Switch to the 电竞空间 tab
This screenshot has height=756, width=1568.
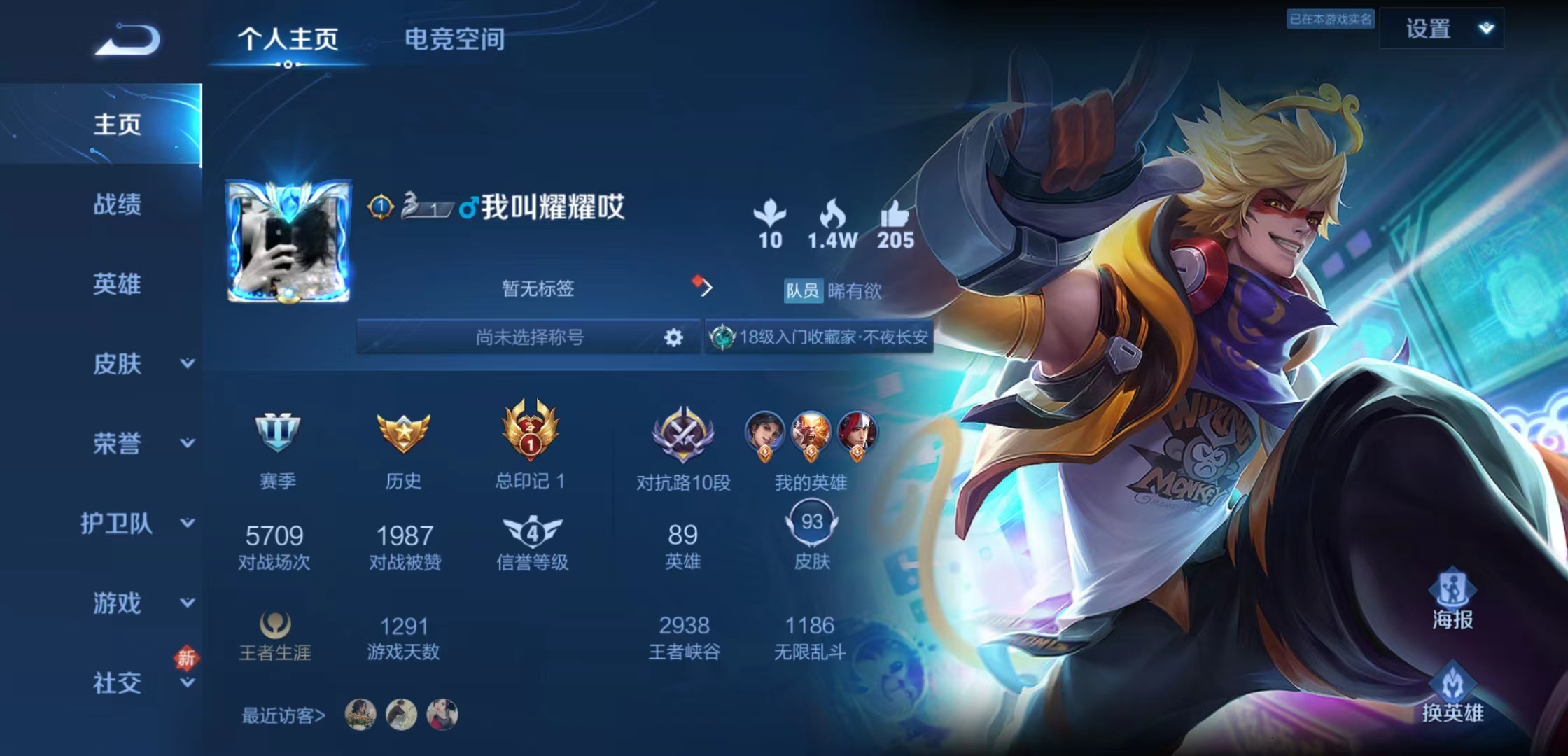(x=454, y=40)
